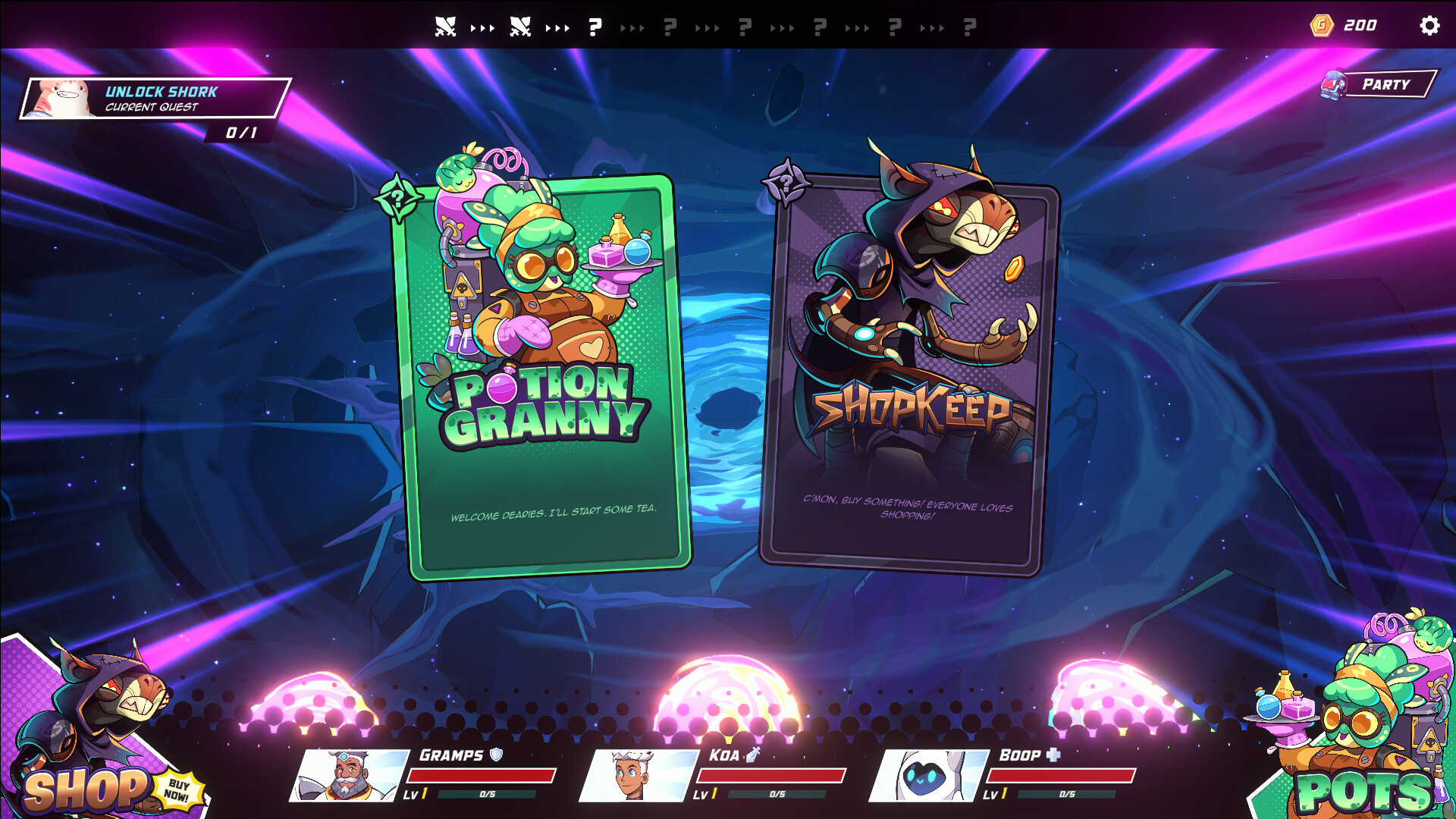This screenshot has height=819, width=1456.
Task: Open the settings gear
Action: pos(1430,25)
